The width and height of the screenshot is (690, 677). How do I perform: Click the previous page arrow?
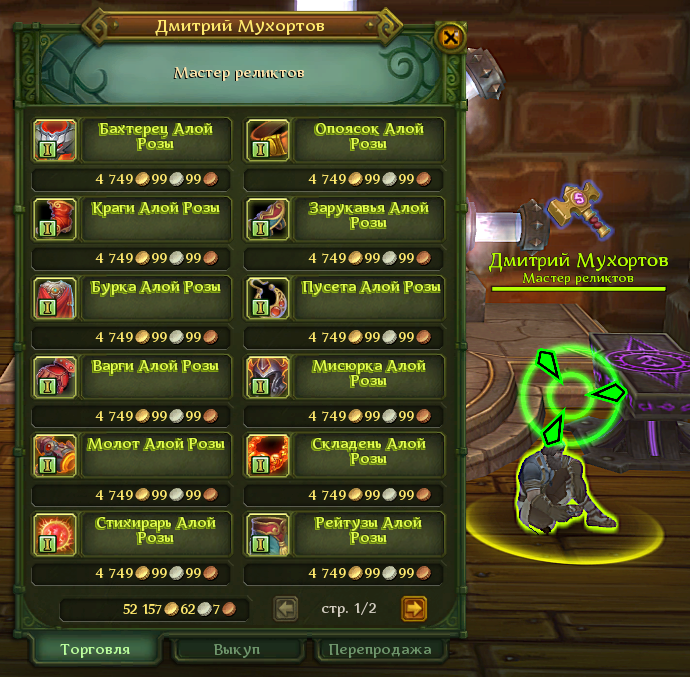(x=286, y=608)
